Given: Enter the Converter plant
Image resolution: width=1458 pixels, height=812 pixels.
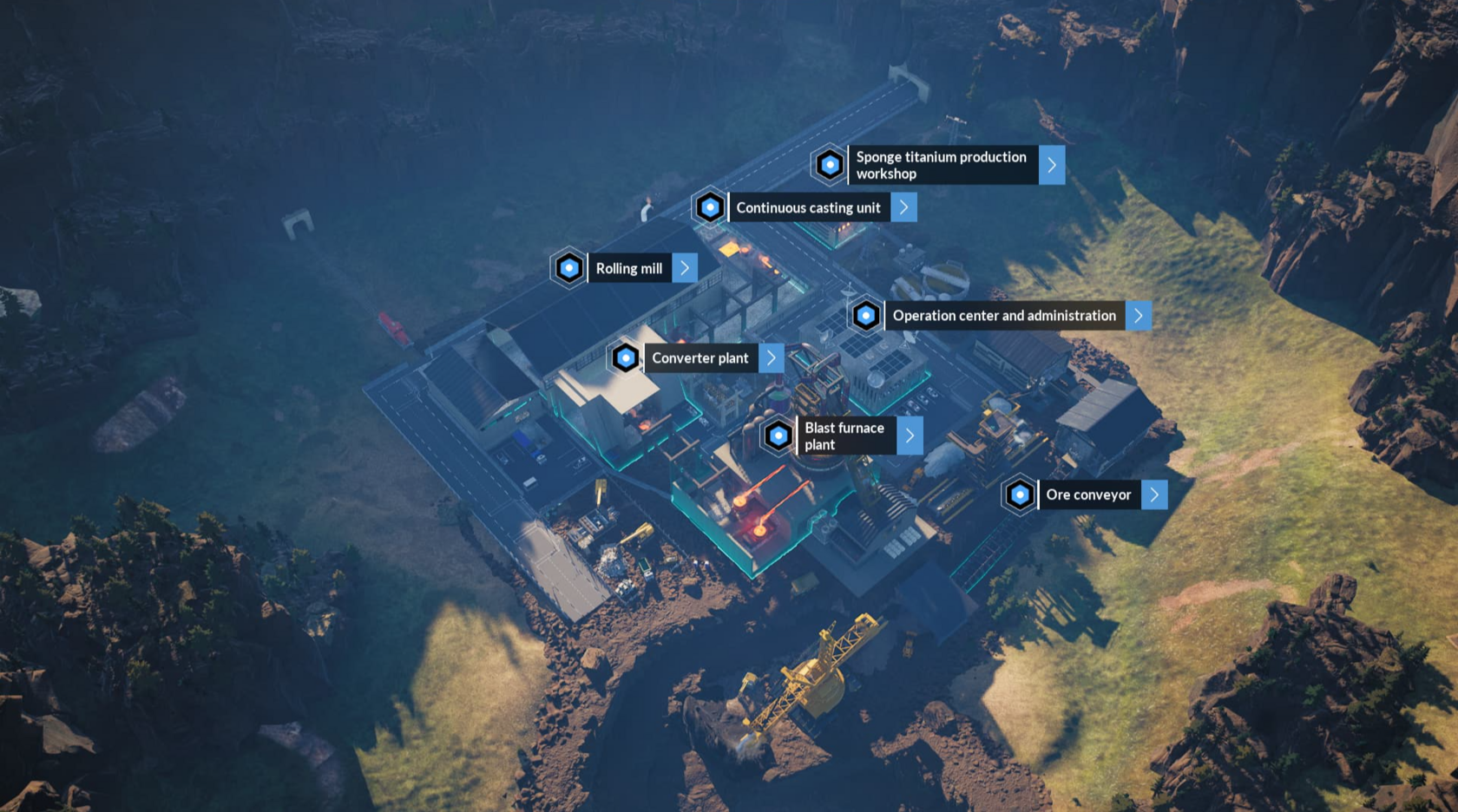Looking at the screenshot, I should pos(699,358).
